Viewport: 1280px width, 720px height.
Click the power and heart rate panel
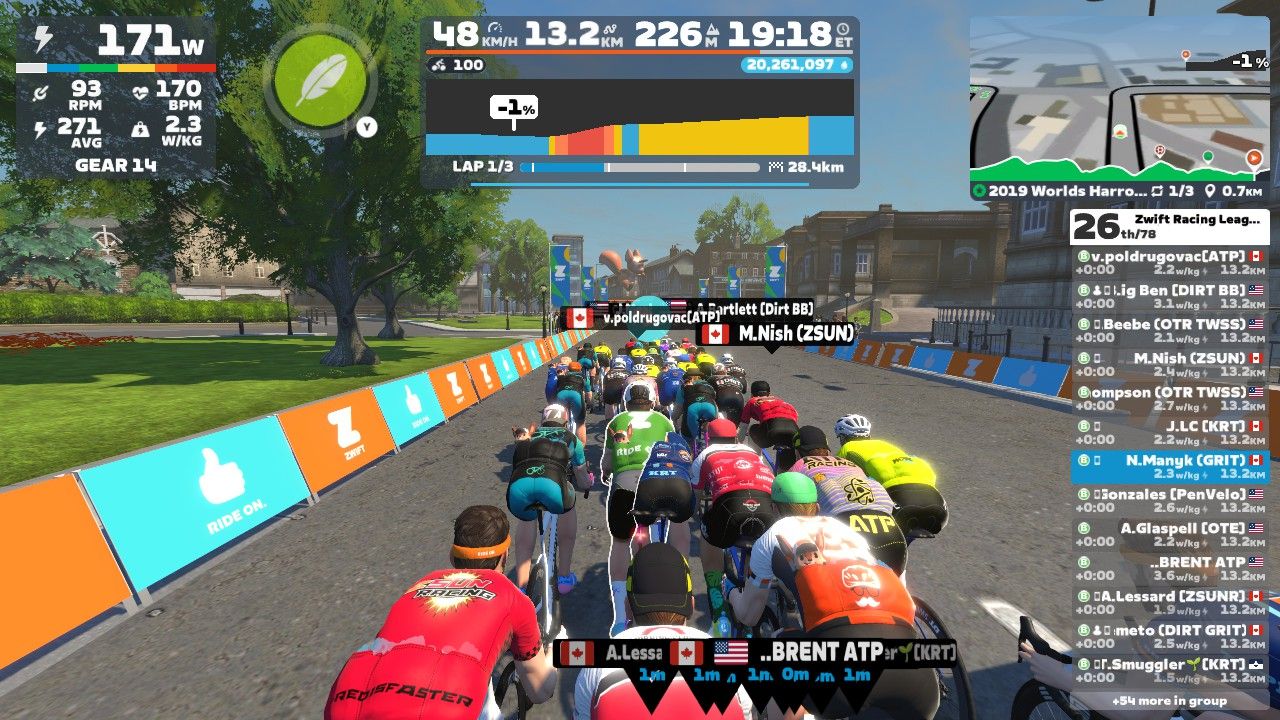(116, 98)
